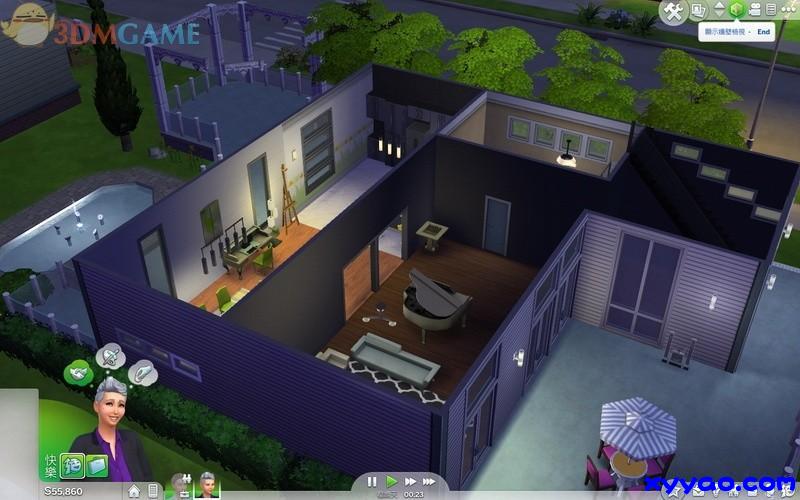Select the middle whim thought bubble
800x500 pixels.
pyautogui.click(x=108, y=356)
